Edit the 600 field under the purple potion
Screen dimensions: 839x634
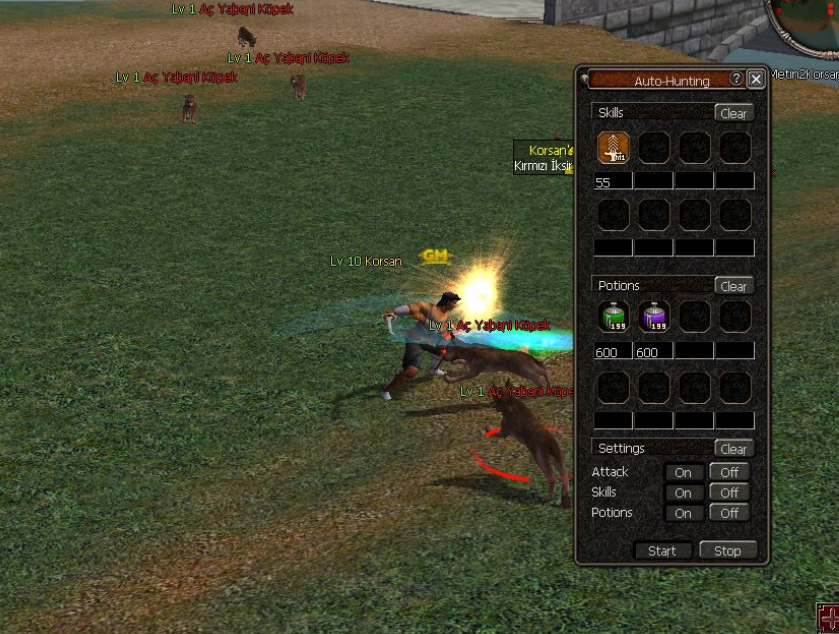tap(654, 352)
